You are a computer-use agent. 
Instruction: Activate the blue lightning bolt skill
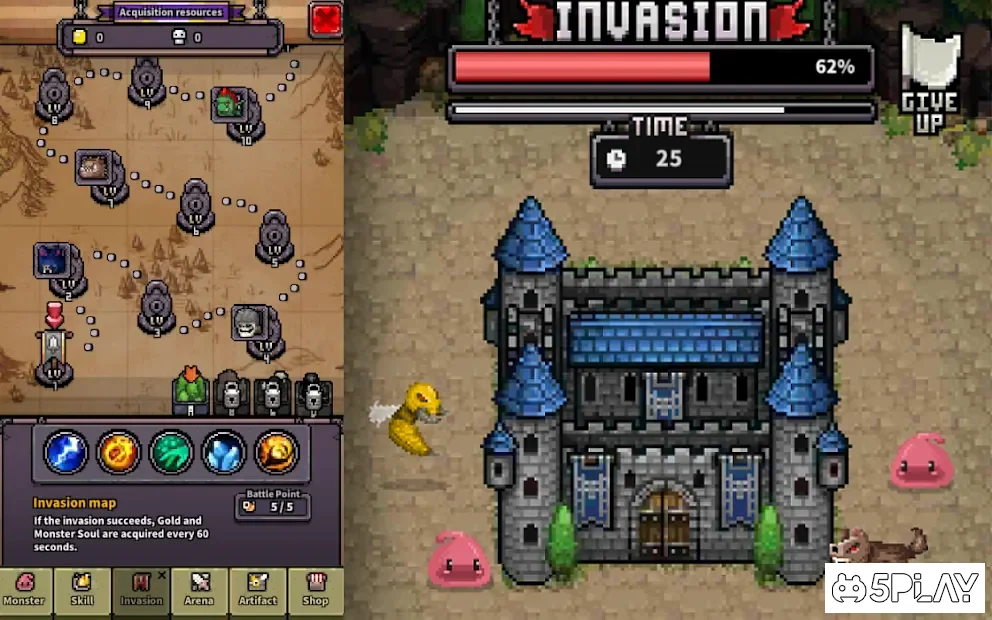66,453
